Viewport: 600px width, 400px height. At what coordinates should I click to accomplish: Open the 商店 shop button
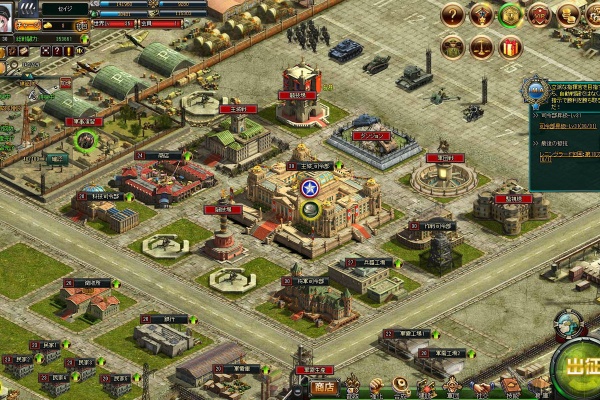[323, 386]
